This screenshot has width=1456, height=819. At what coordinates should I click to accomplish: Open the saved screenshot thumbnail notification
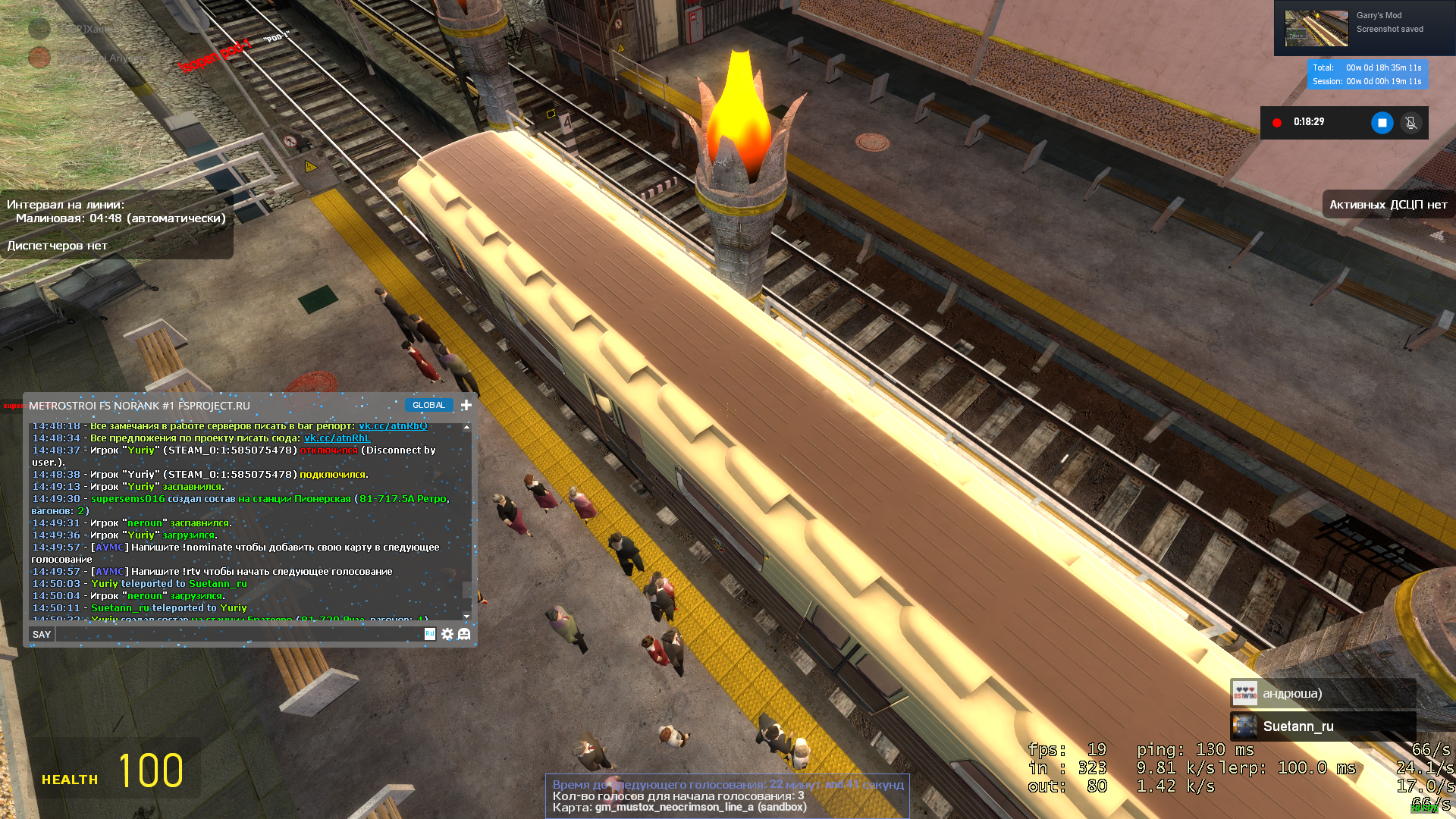pyautogui.click(x=1316, y=29)
